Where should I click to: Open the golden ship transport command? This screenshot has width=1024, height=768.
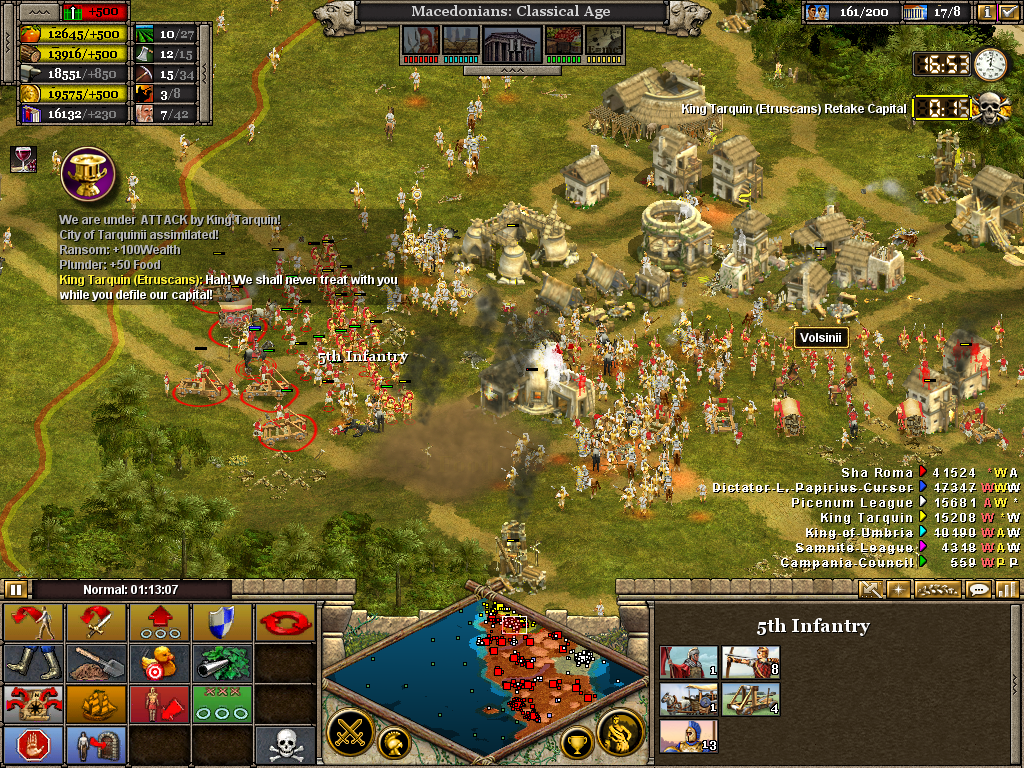(96, 704)
